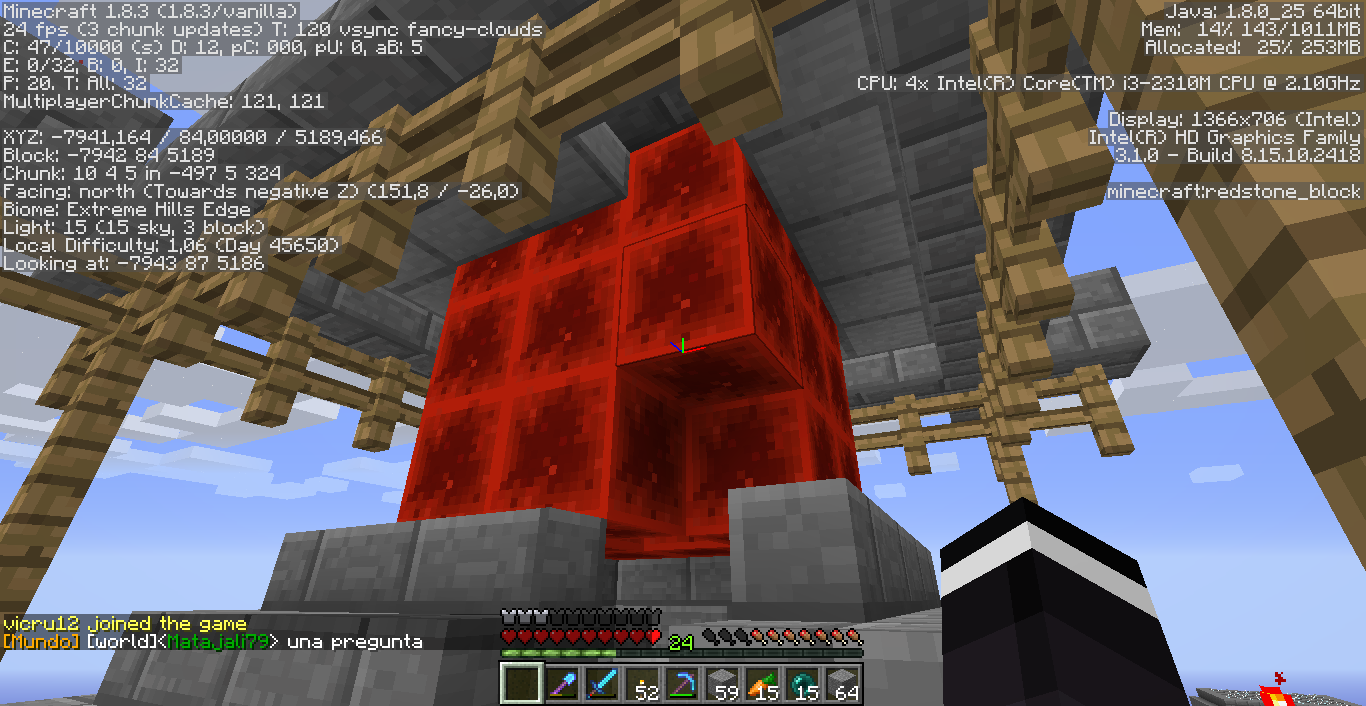Choose the ender pearl hotbar slot
The image size is (1366, 706).
point(801,684)
